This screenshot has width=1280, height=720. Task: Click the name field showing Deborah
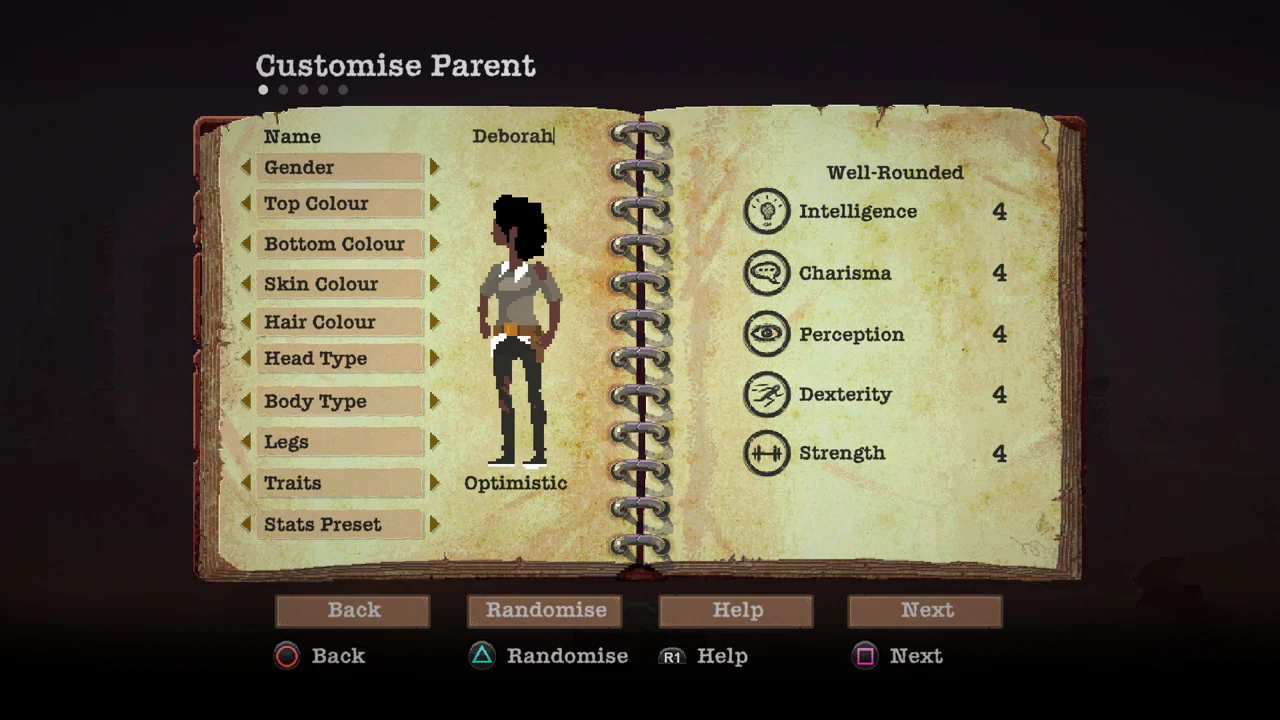512,136
